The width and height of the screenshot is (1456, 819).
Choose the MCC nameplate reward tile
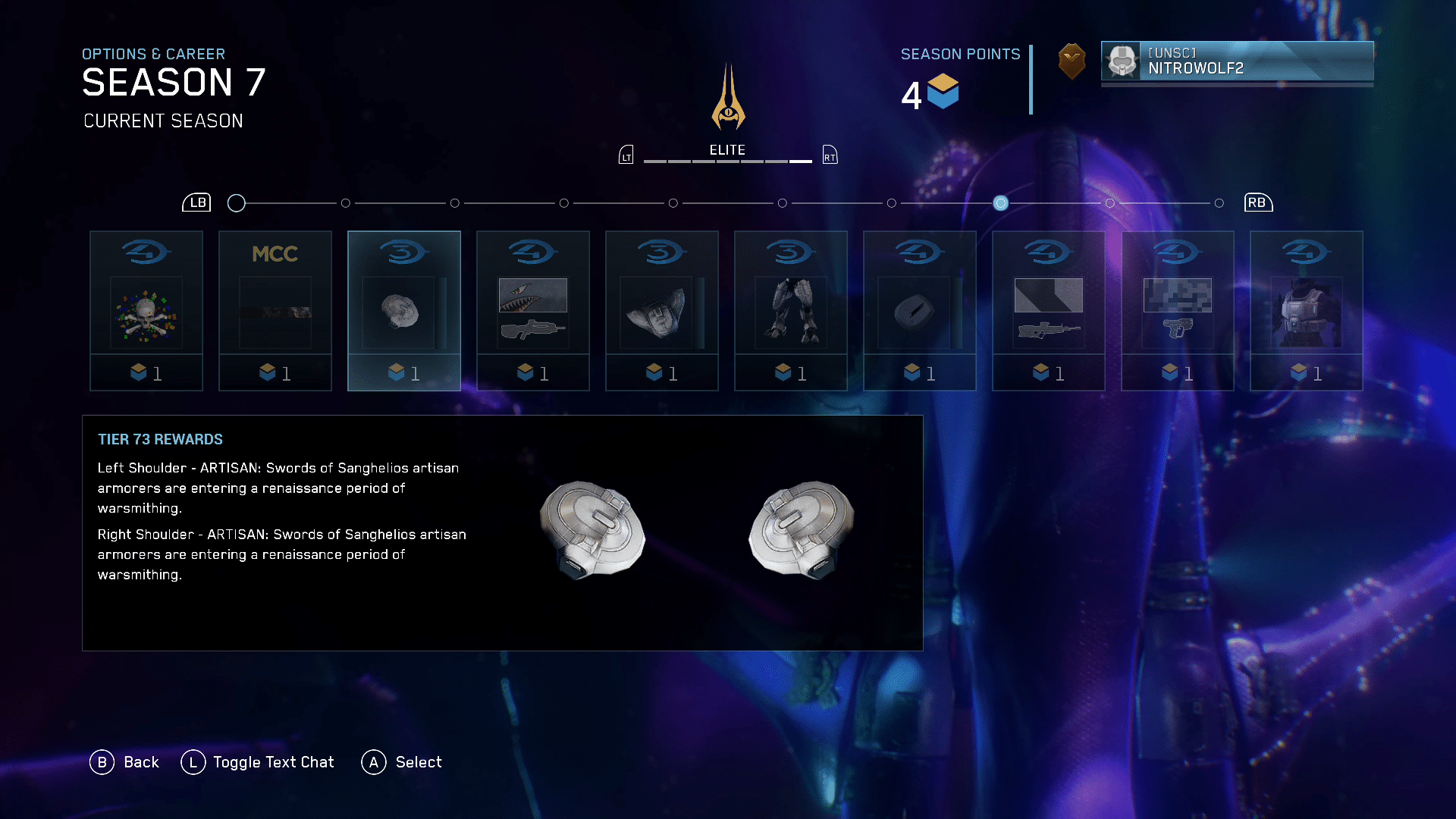point(275,311)
